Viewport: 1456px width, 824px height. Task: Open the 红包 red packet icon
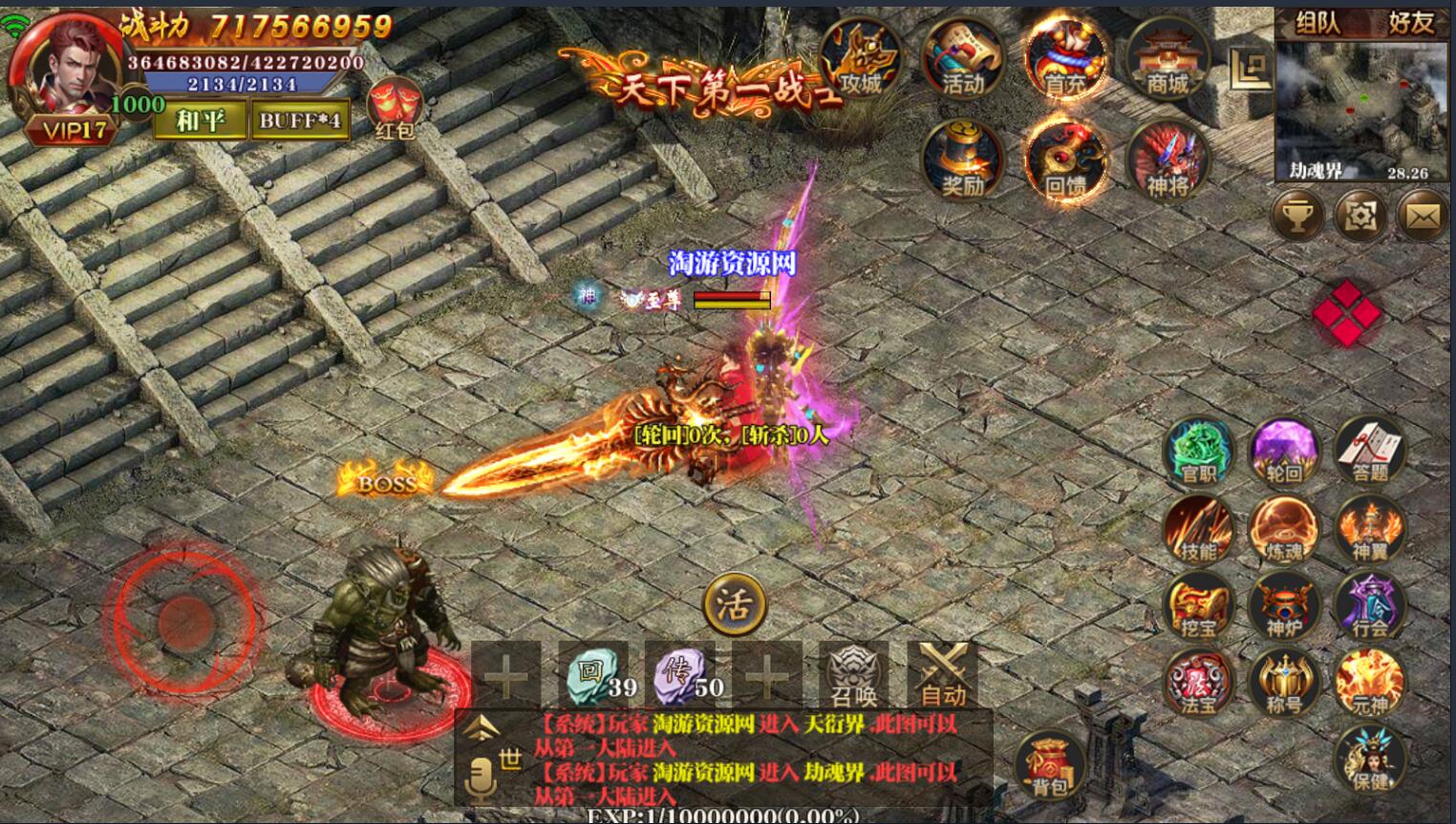click(395, 109)
